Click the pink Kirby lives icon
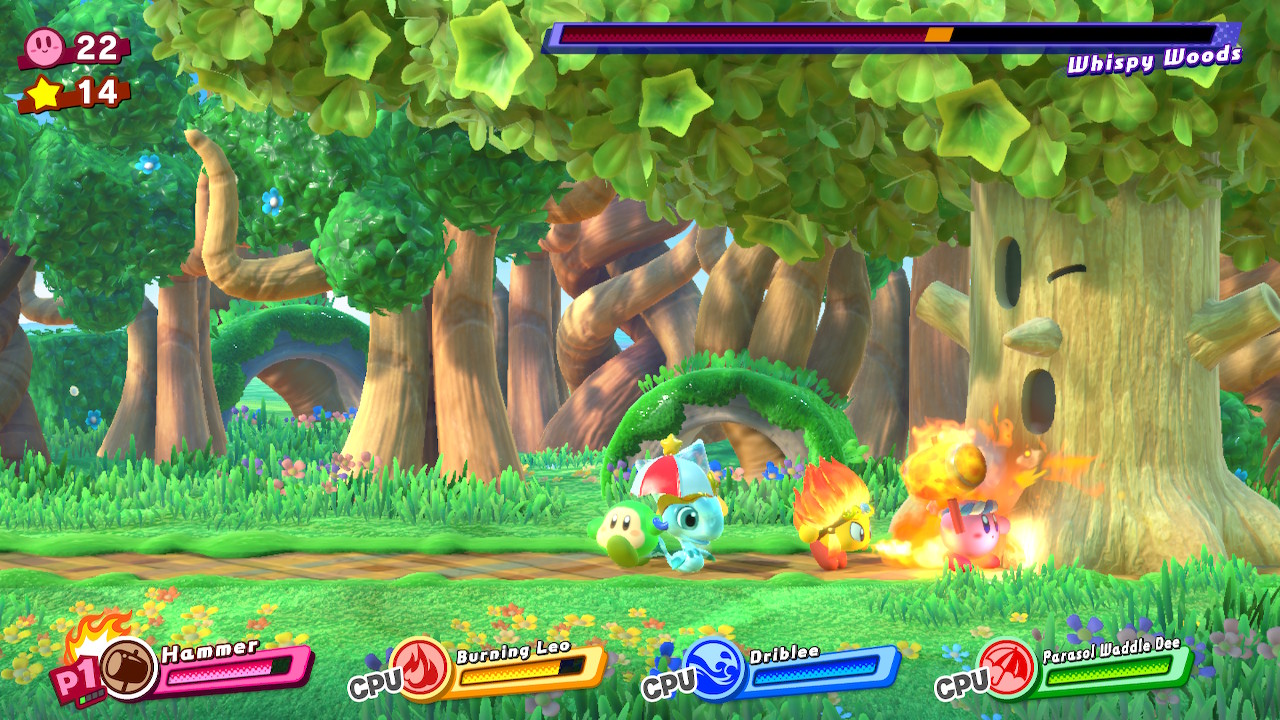 [x=44, y=46]
